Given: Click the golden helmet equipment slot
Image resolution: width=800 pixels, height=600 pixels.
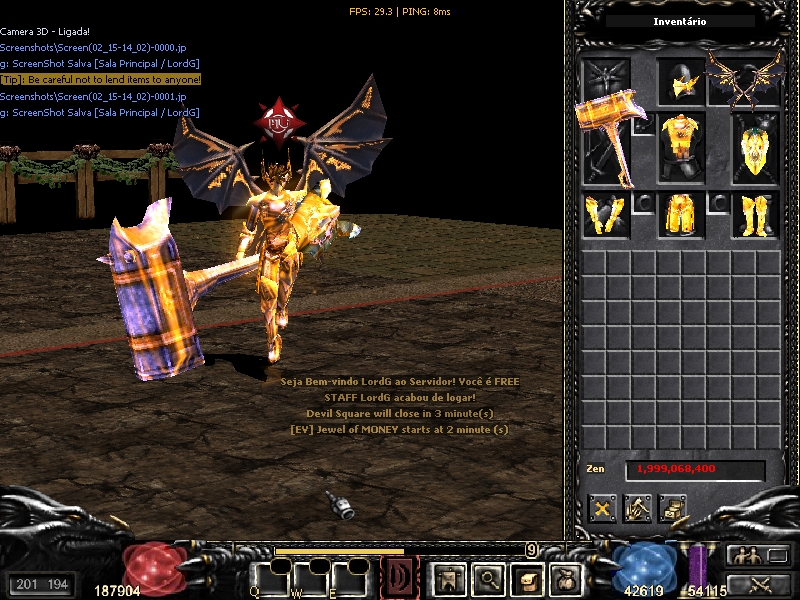Looking at the screenshot, I should pos(682,83).
